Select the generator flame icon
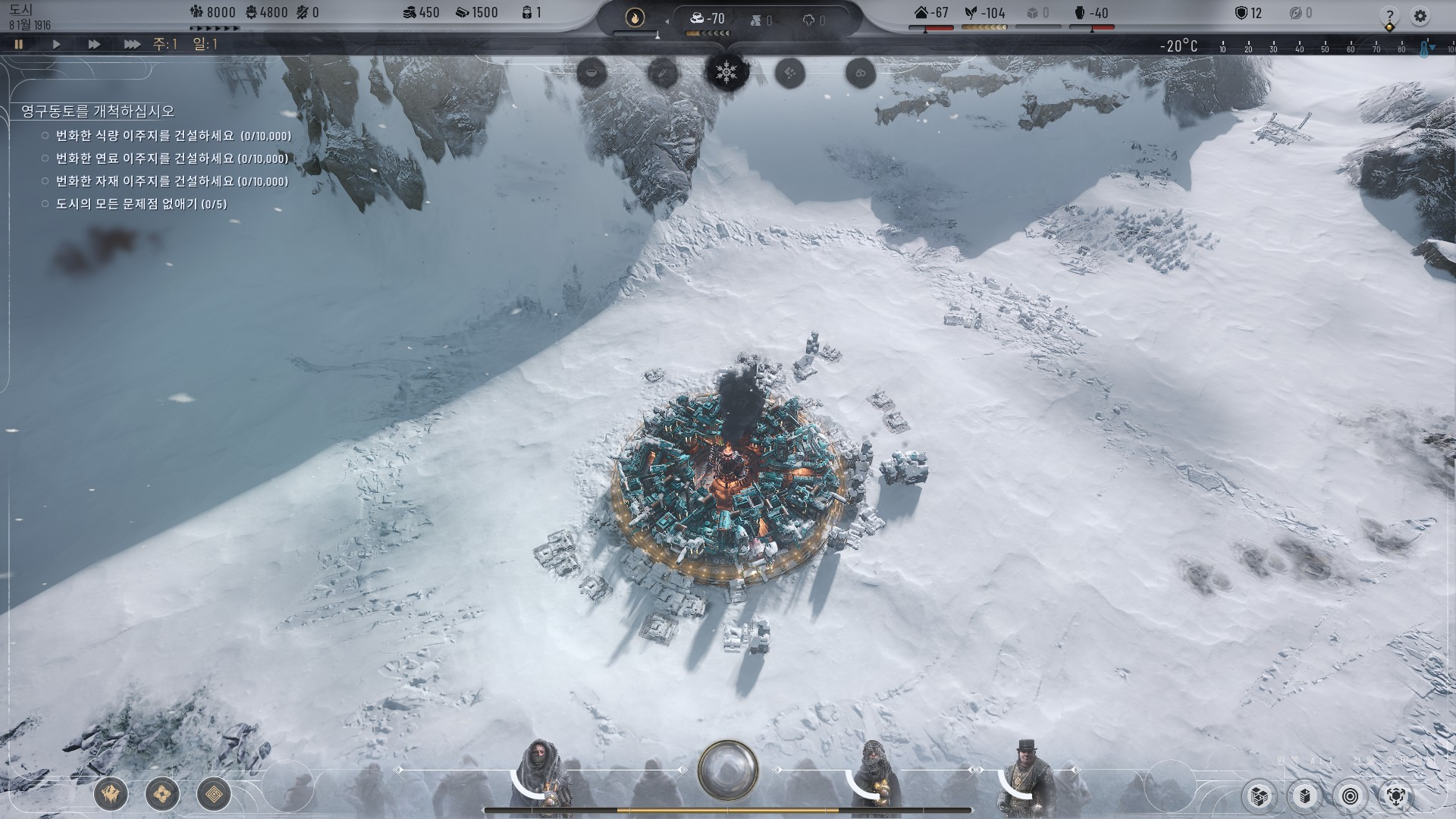1456x819 pixels. click(x=635, y=17)
